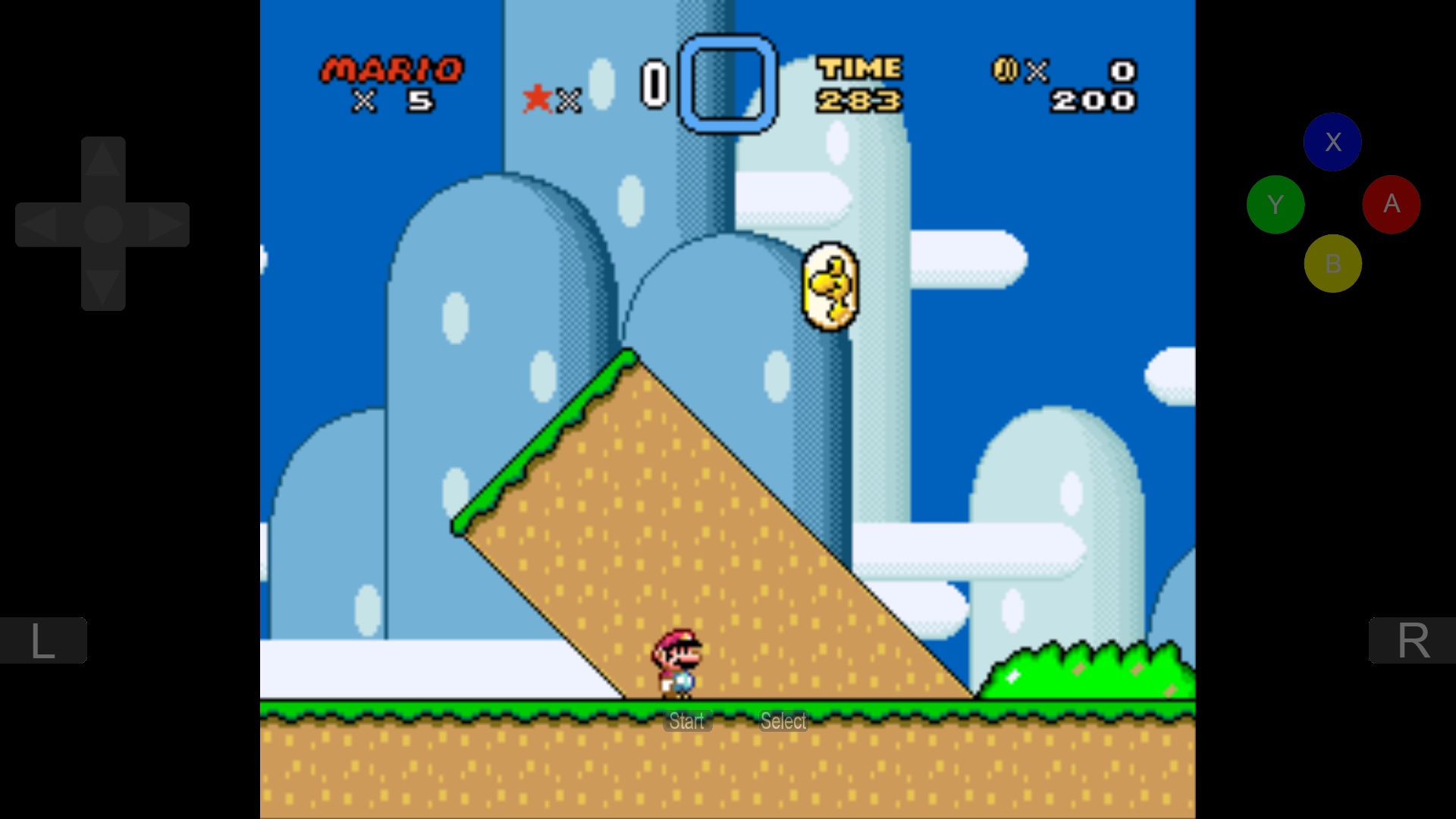Screen dimensions: 1456x819
Task: Click the TIME display showing 283
Action: 860,83
